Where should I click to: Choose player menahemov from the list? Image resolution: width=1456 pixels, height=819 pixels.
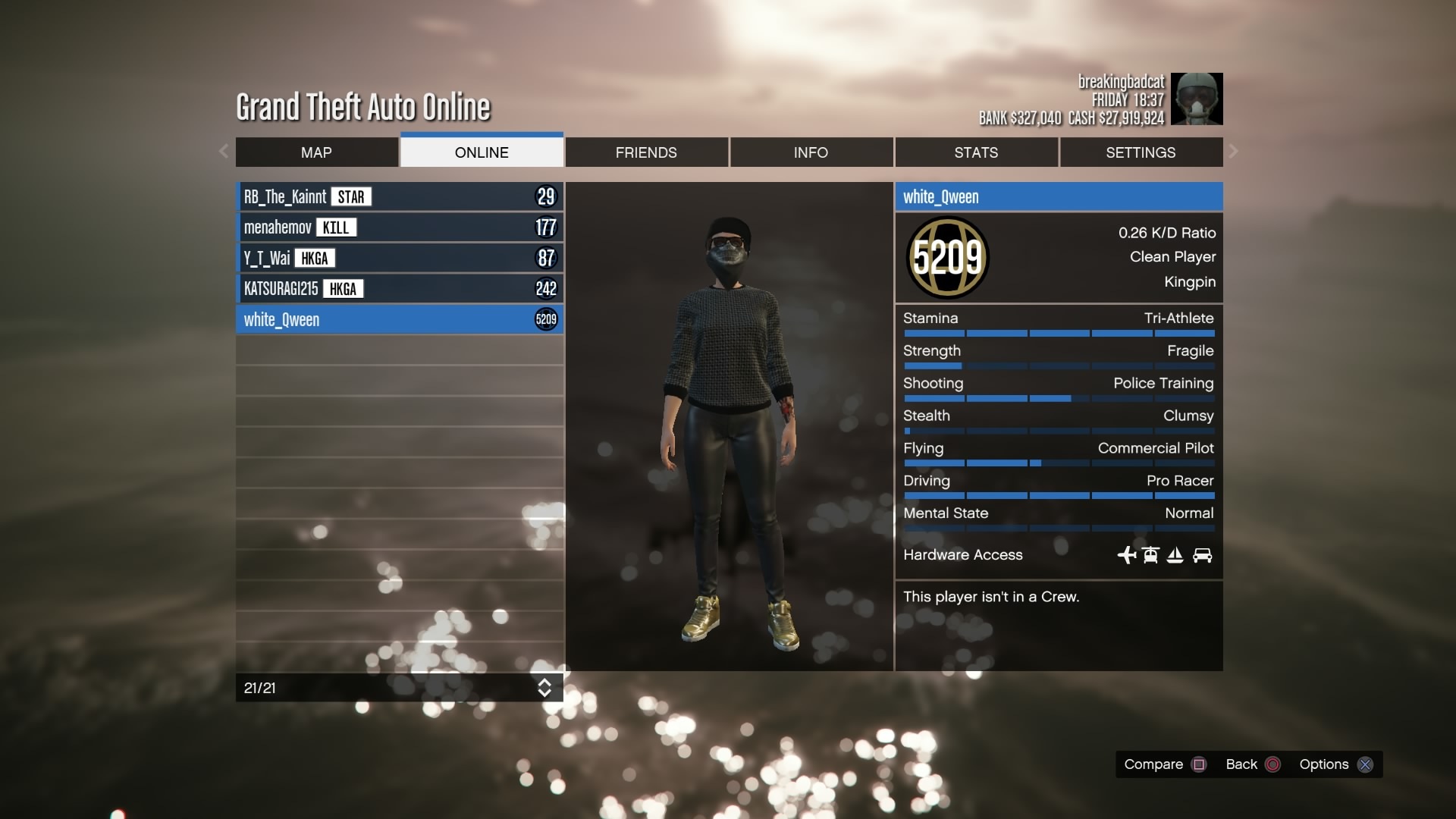[400, 227]
